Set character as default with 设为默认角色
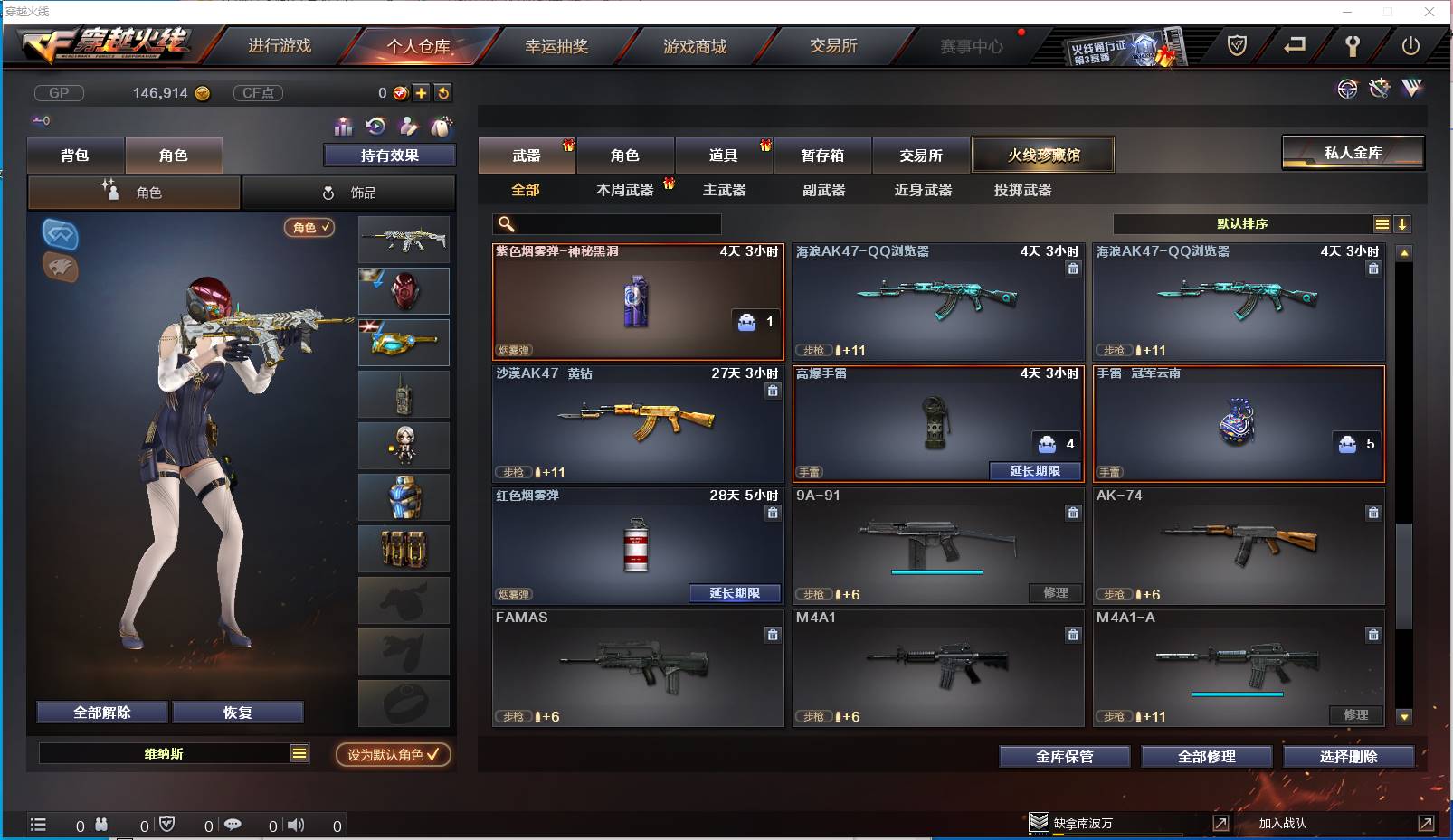This screenshot has width=1453, height=840. pos(393,754)
